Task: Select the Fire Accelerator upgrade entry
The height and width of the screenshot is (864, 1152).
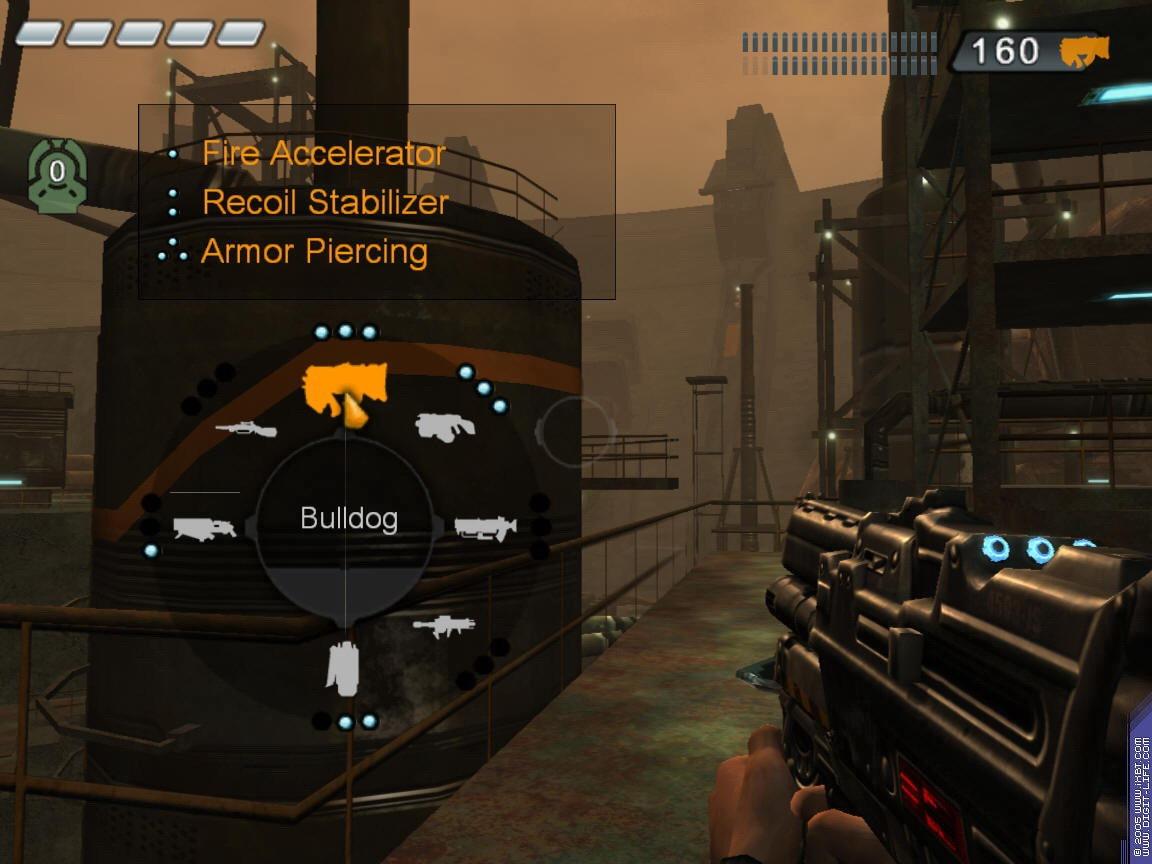Action: 323,154
